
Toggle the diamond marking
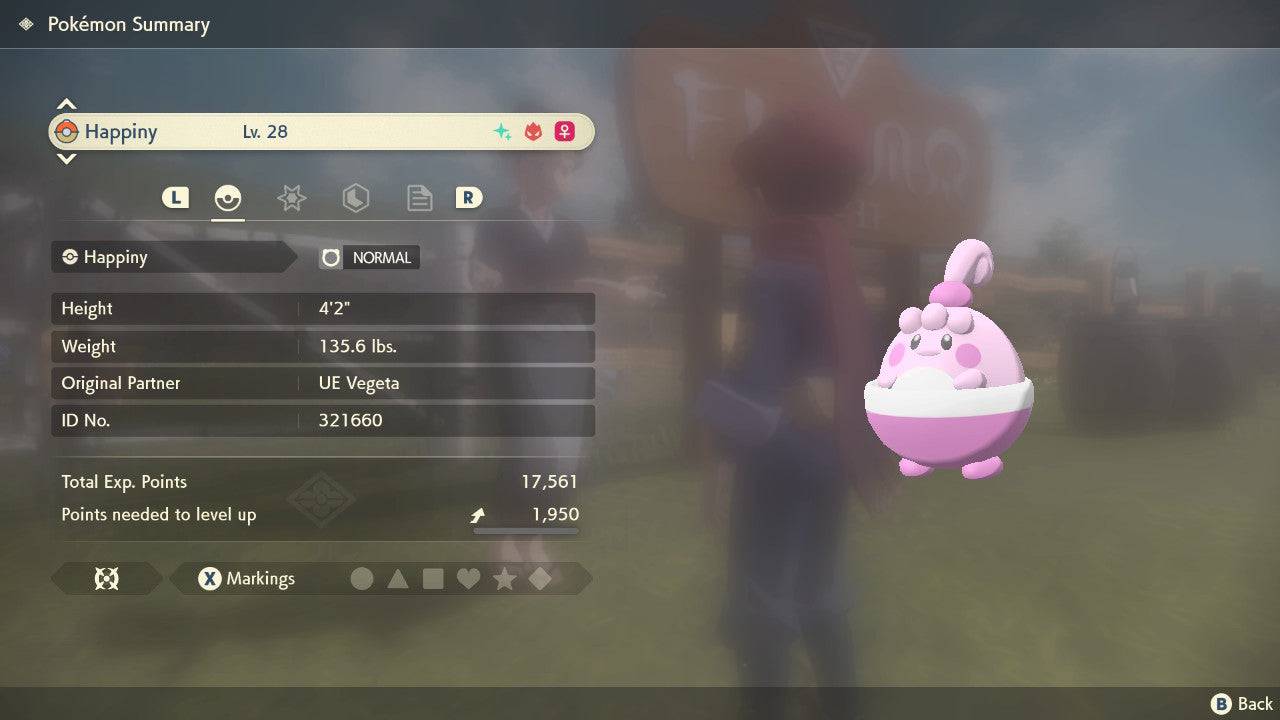540,579
